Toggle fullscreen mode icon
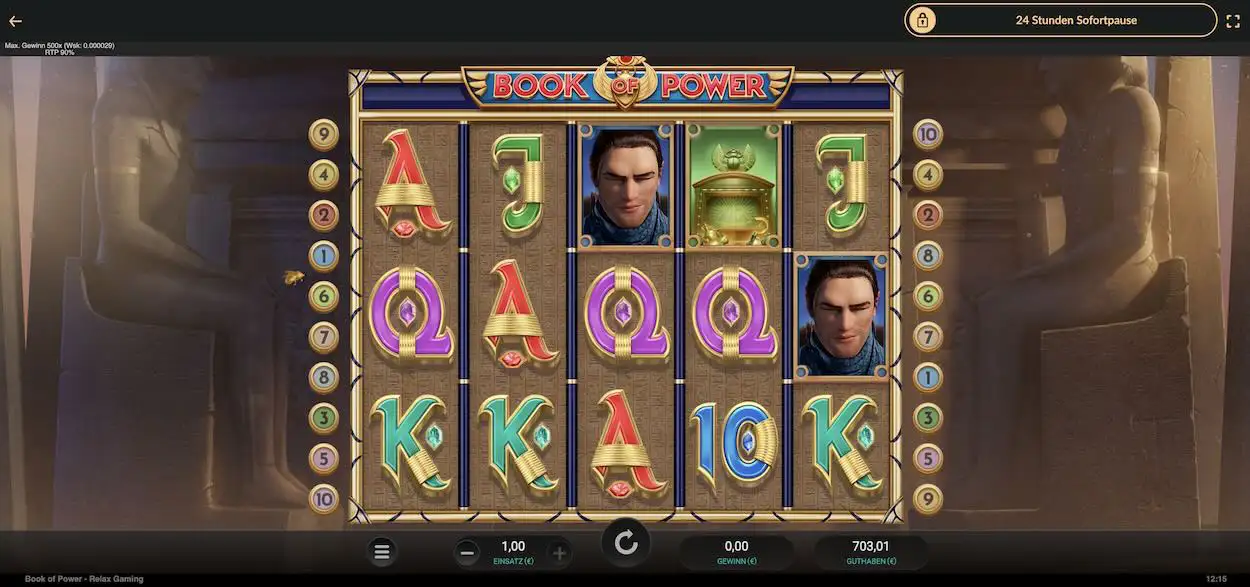 [x=1233, y=20]
